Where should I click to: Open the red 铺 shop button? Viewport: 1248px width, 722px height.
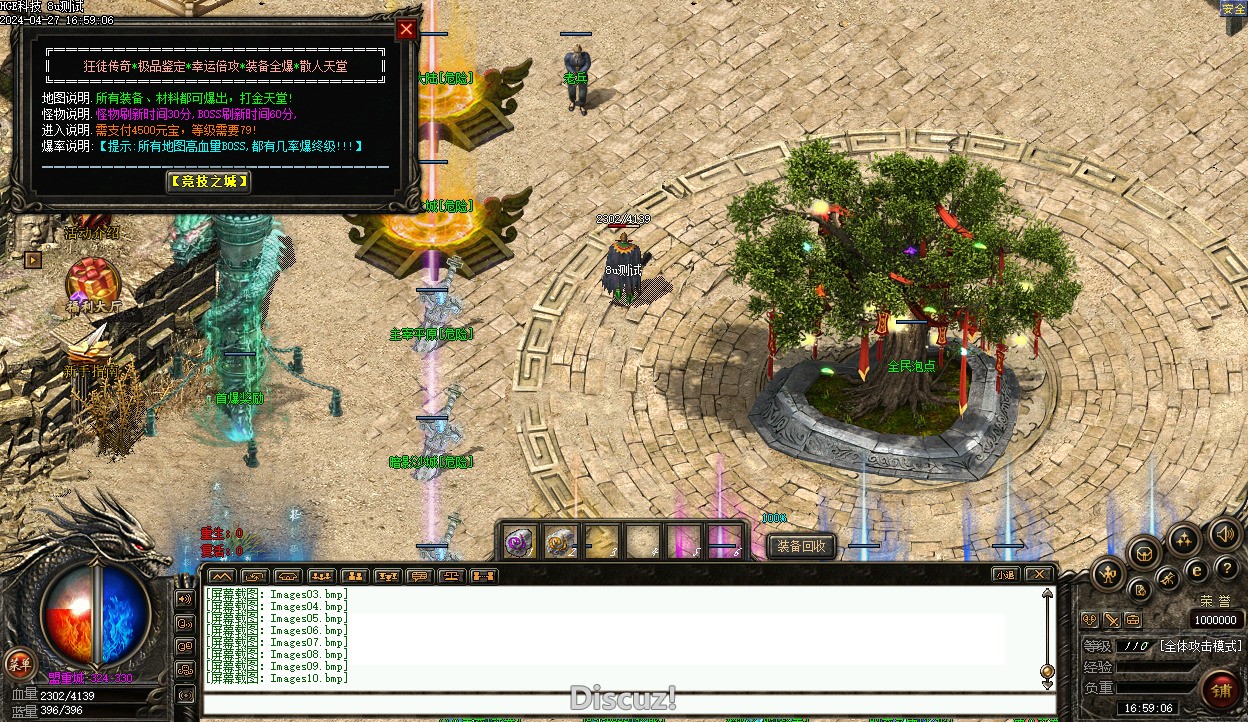(x=1221, y=690)
